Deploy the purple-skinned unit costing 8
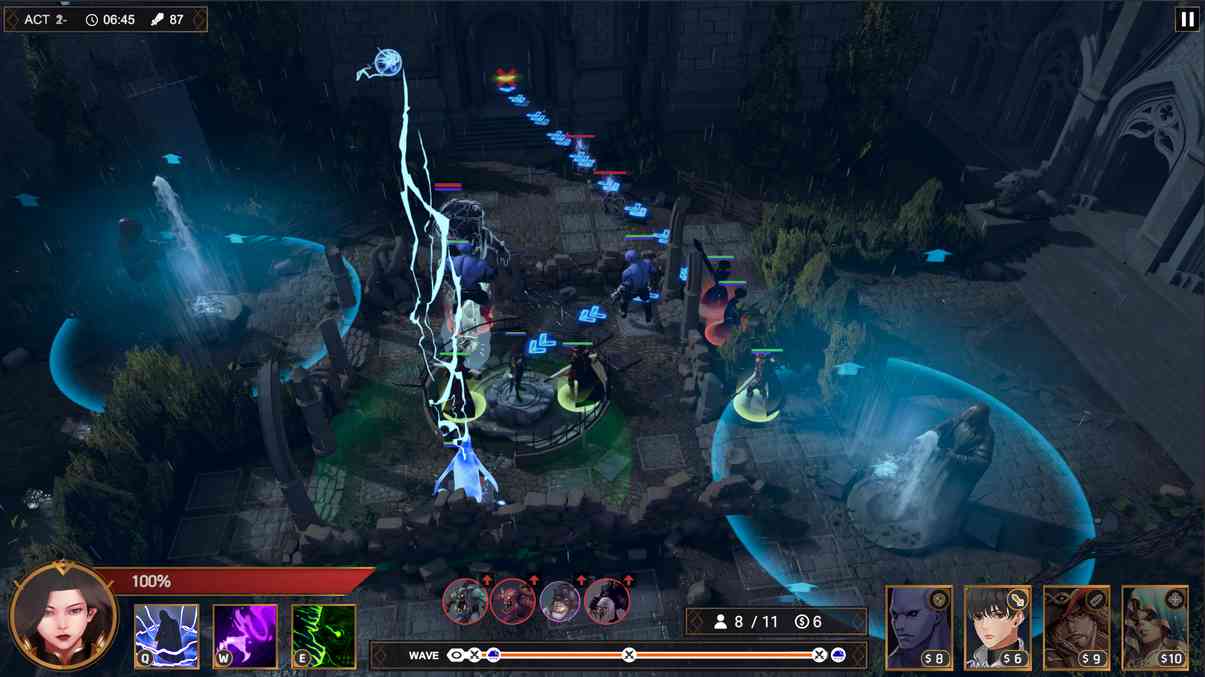Image resolution: width=1205 pixels, height=677 pixels. [x=919, y=627]
